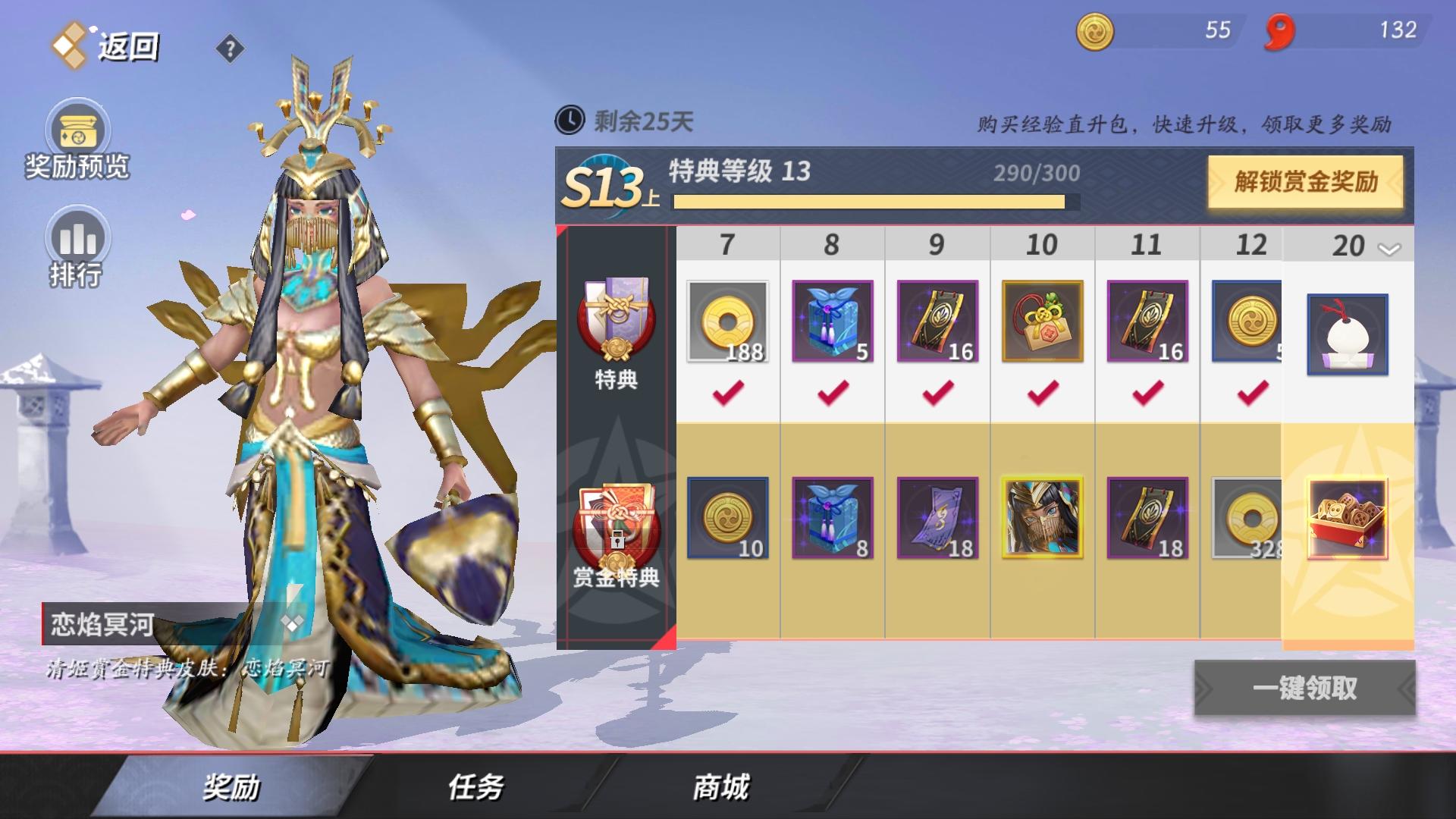Click the claimed checkmark under level 7
This screenshot has width=1456, height=819.
[726, 394]
